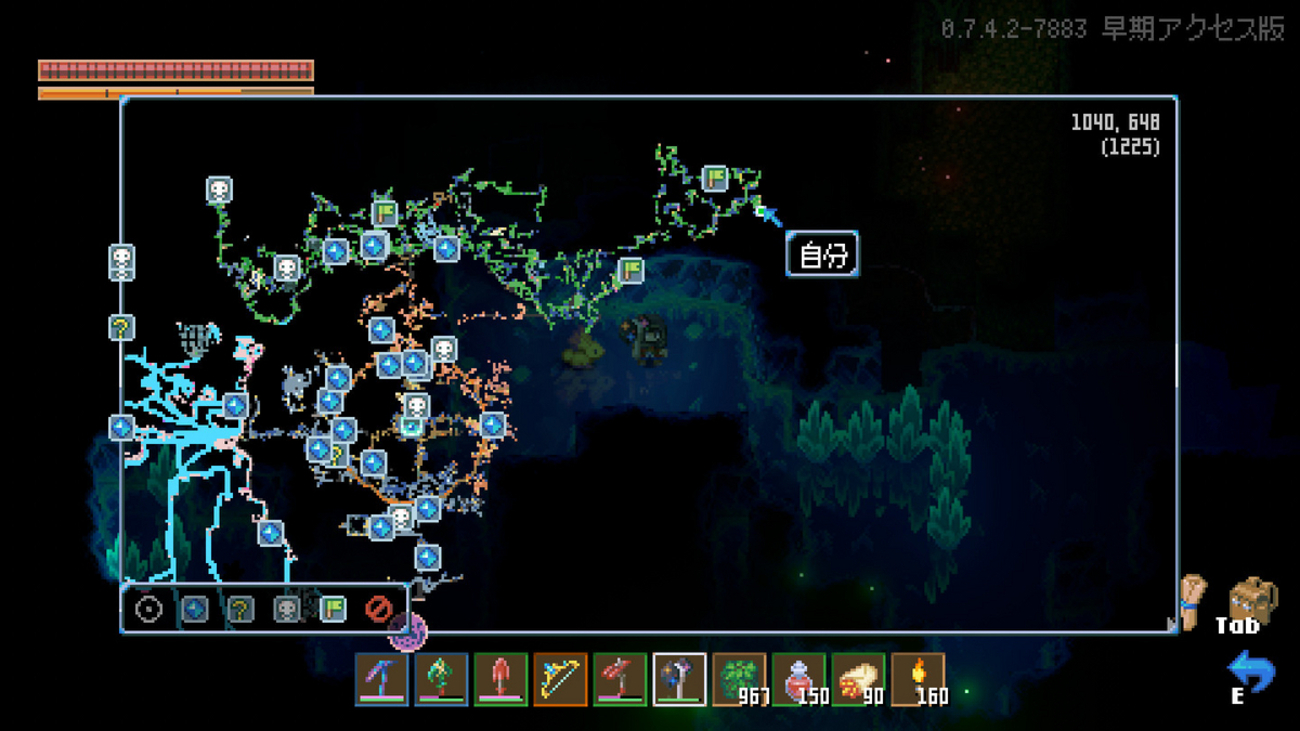Screen dimensions: 1300x731
Task: Toggle the skull marker filter
Action: coord(287,608)
